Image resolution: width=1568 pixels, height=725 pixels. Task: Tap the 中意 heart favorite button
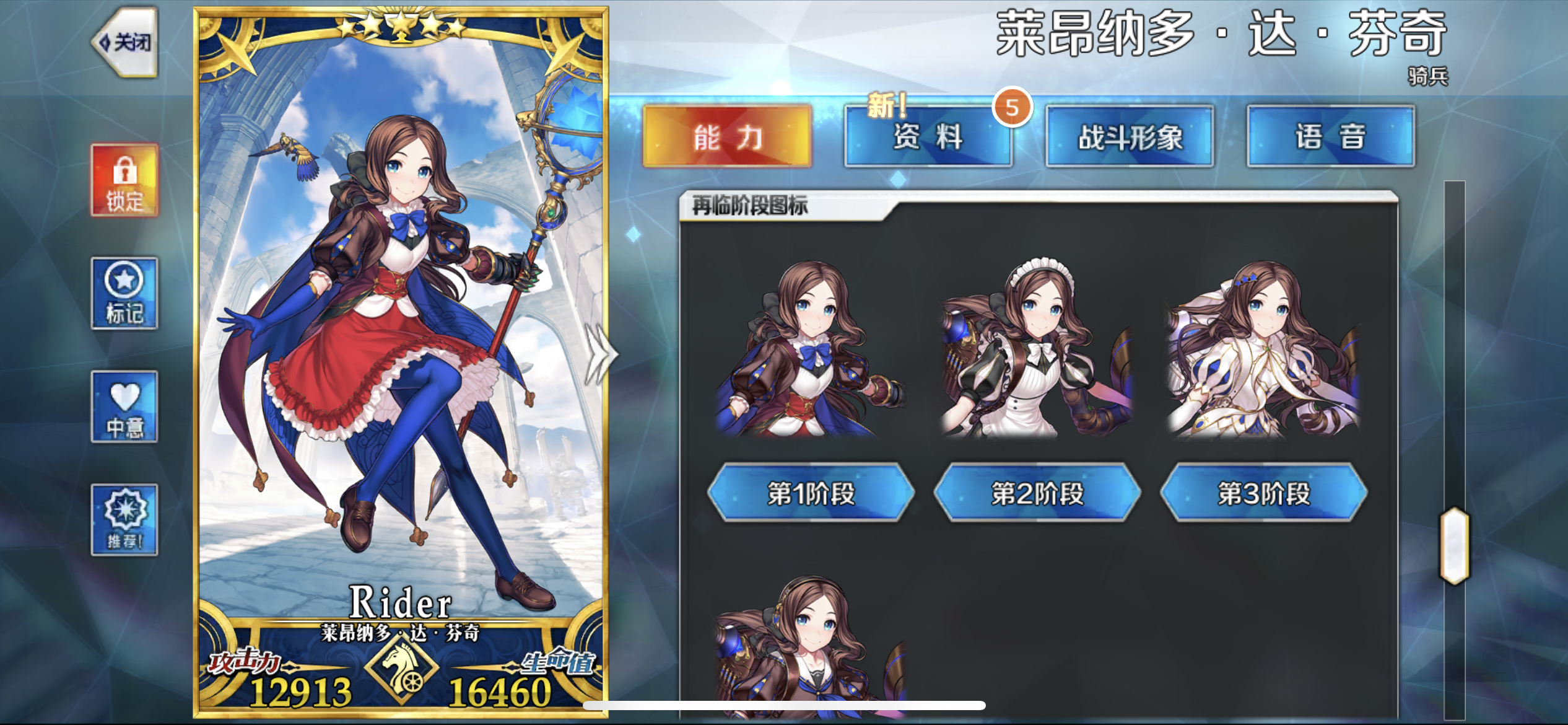point(124,407)
